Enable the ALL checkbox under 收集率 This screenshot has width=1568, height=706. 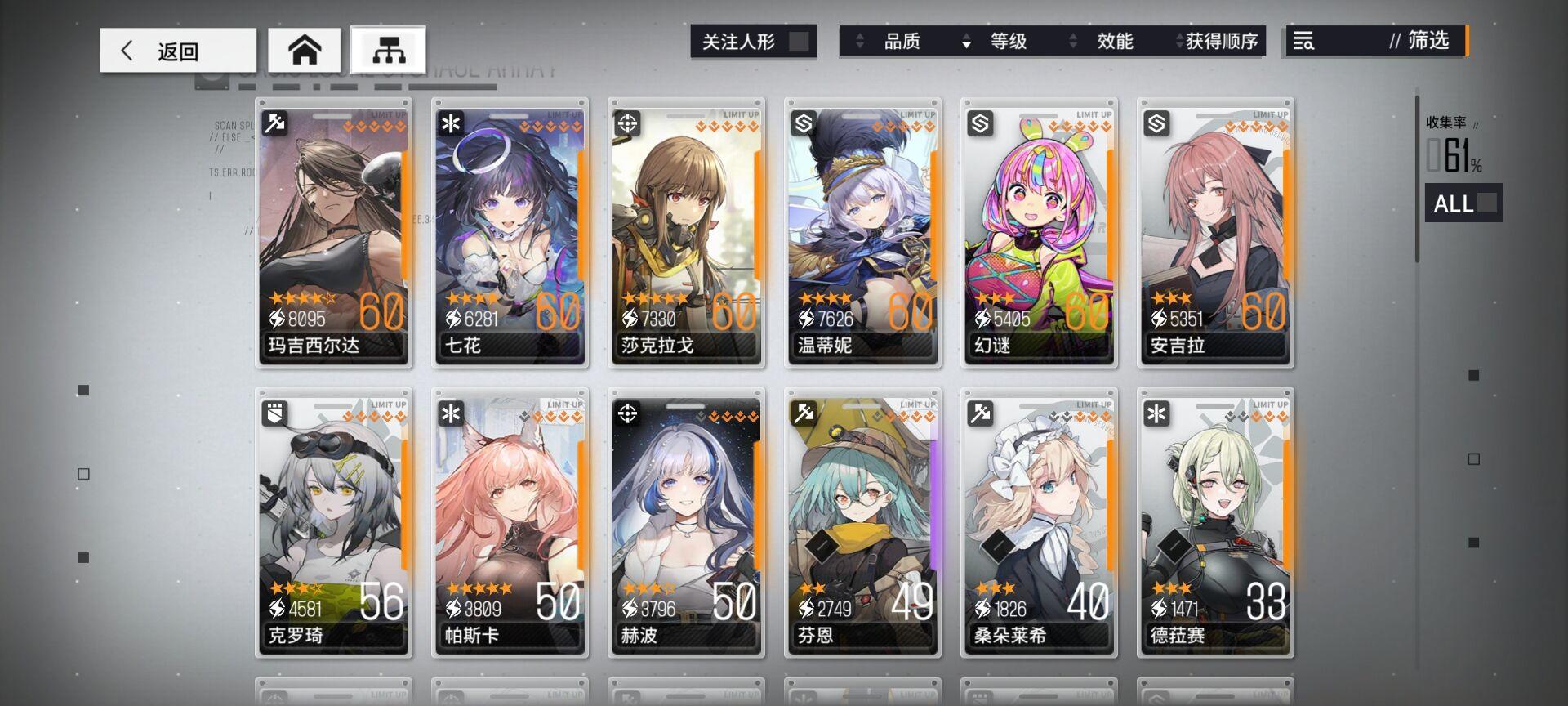1486,204
